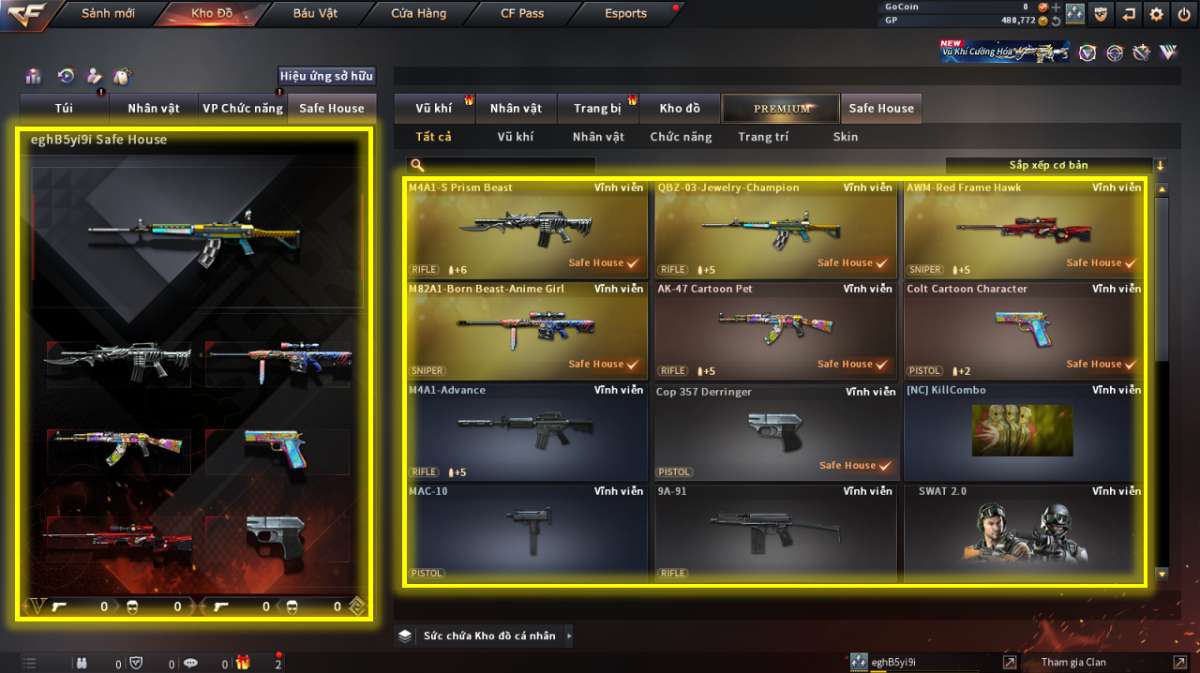Open the Esports tab
This screenshot has height=673, width=1200.
[x=626, y=14]
